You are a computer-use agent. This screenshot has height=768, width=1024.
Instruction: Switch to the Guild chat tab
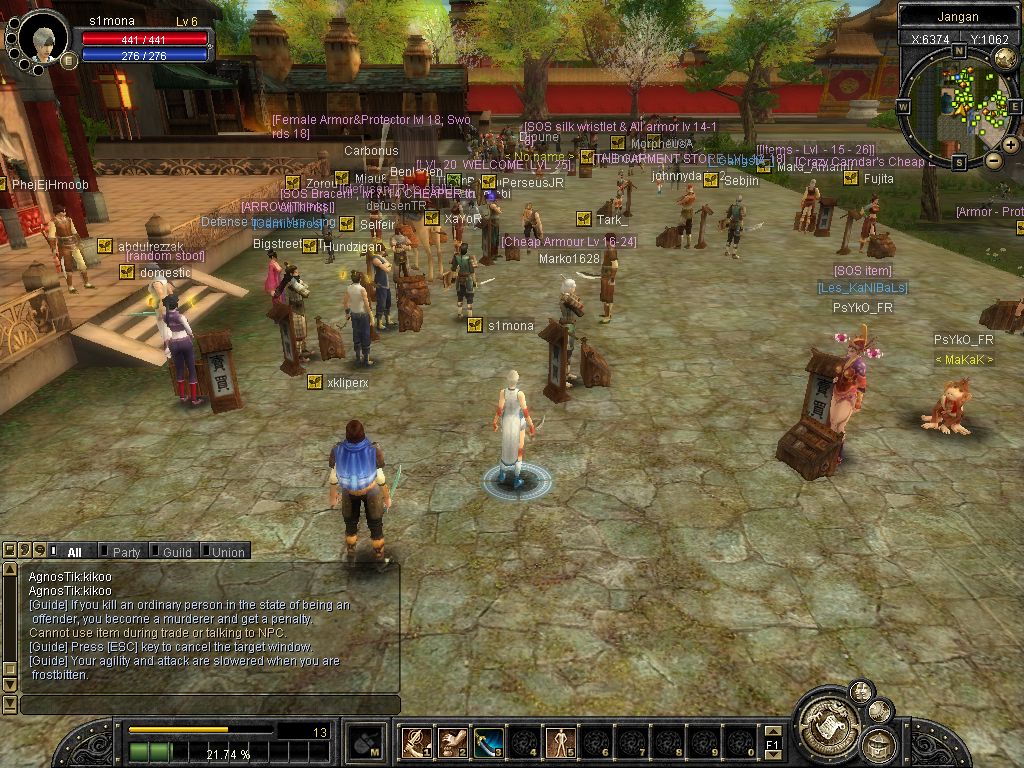(x=177, y=552)
